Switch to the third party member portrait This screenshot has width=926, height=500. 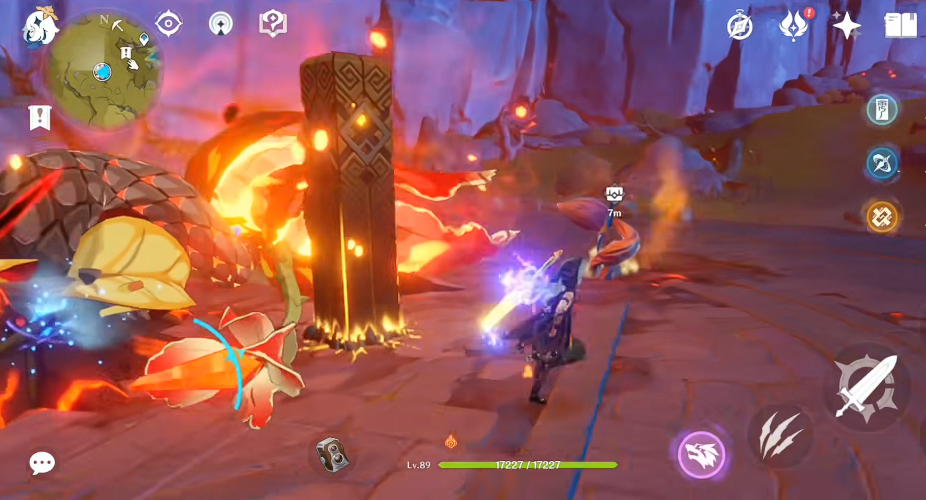tap(882, 216)
